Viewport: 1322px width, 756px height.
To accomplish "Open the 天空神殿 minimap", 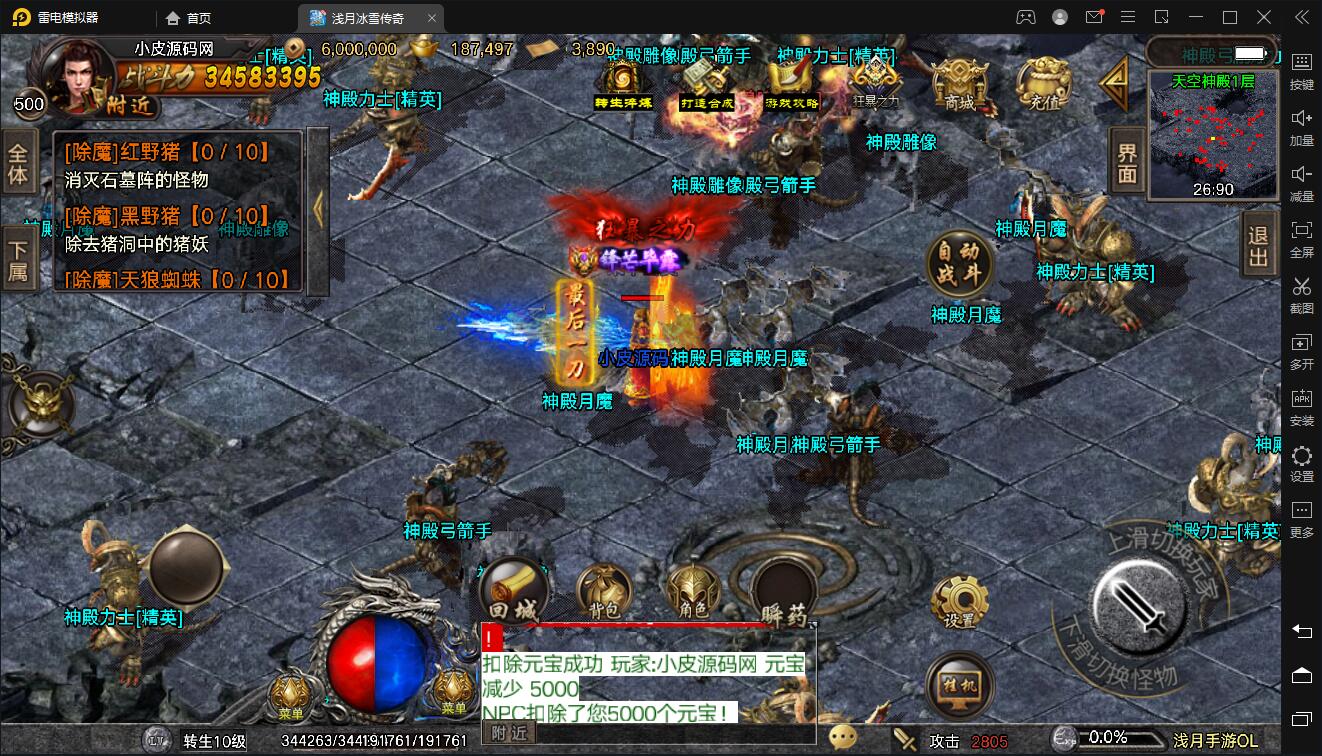I will 1214,136.
